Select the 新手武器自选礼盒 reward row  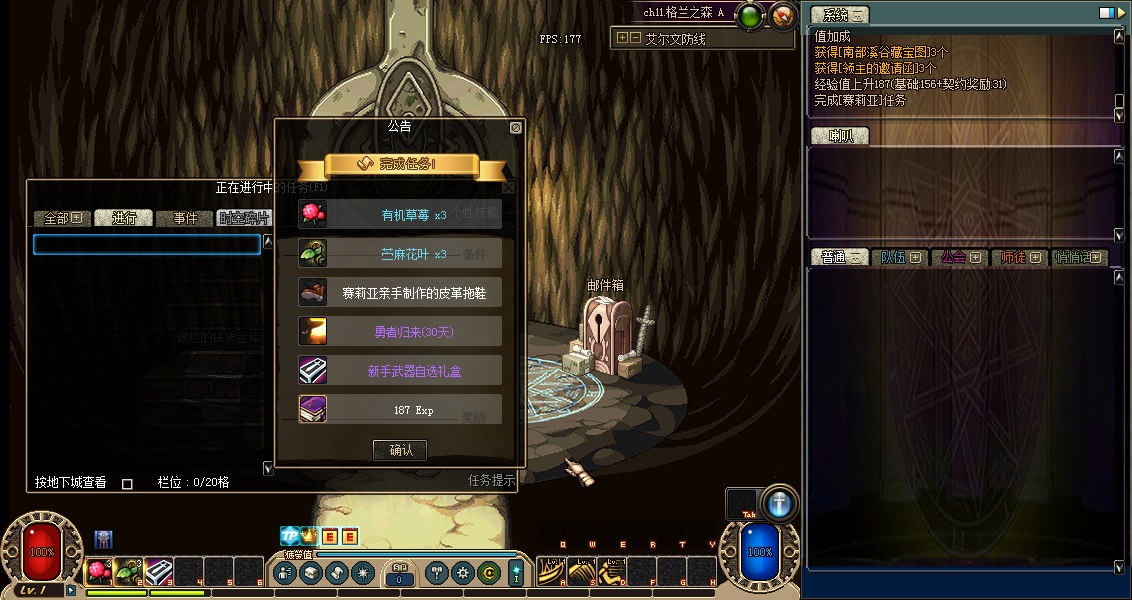click(400, 371)
